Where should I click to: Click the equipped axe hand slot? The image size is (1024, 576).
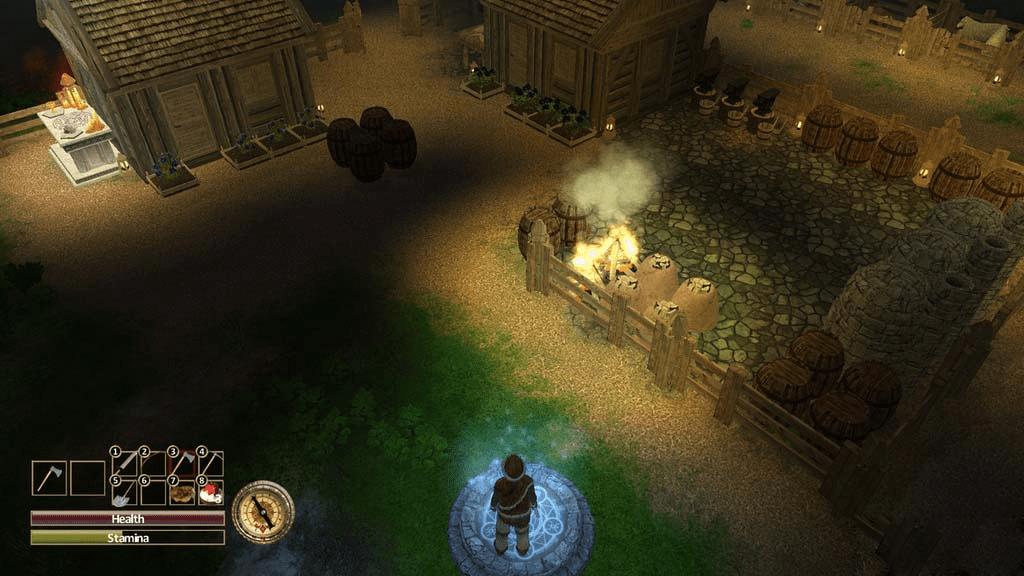49,478
